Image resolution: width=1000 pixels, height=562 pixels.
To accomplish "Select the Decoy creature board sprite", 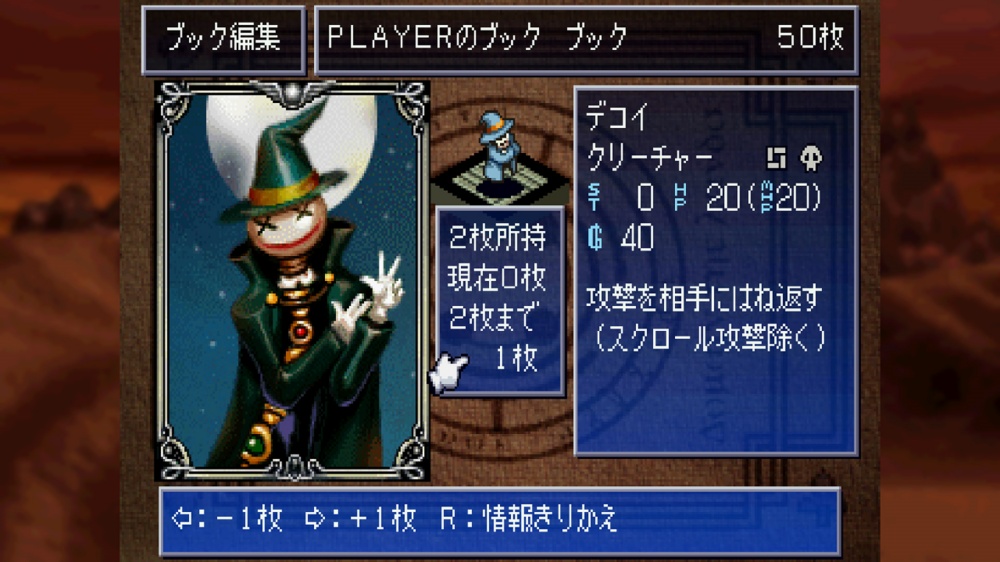I will 494,152.
